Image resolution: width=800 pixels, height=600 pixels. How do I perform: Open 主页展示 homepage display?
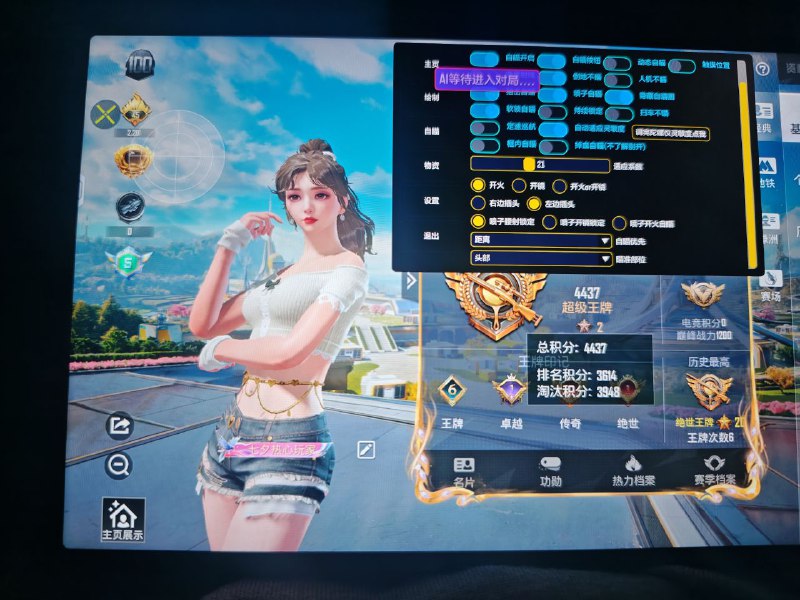(123, 520)
